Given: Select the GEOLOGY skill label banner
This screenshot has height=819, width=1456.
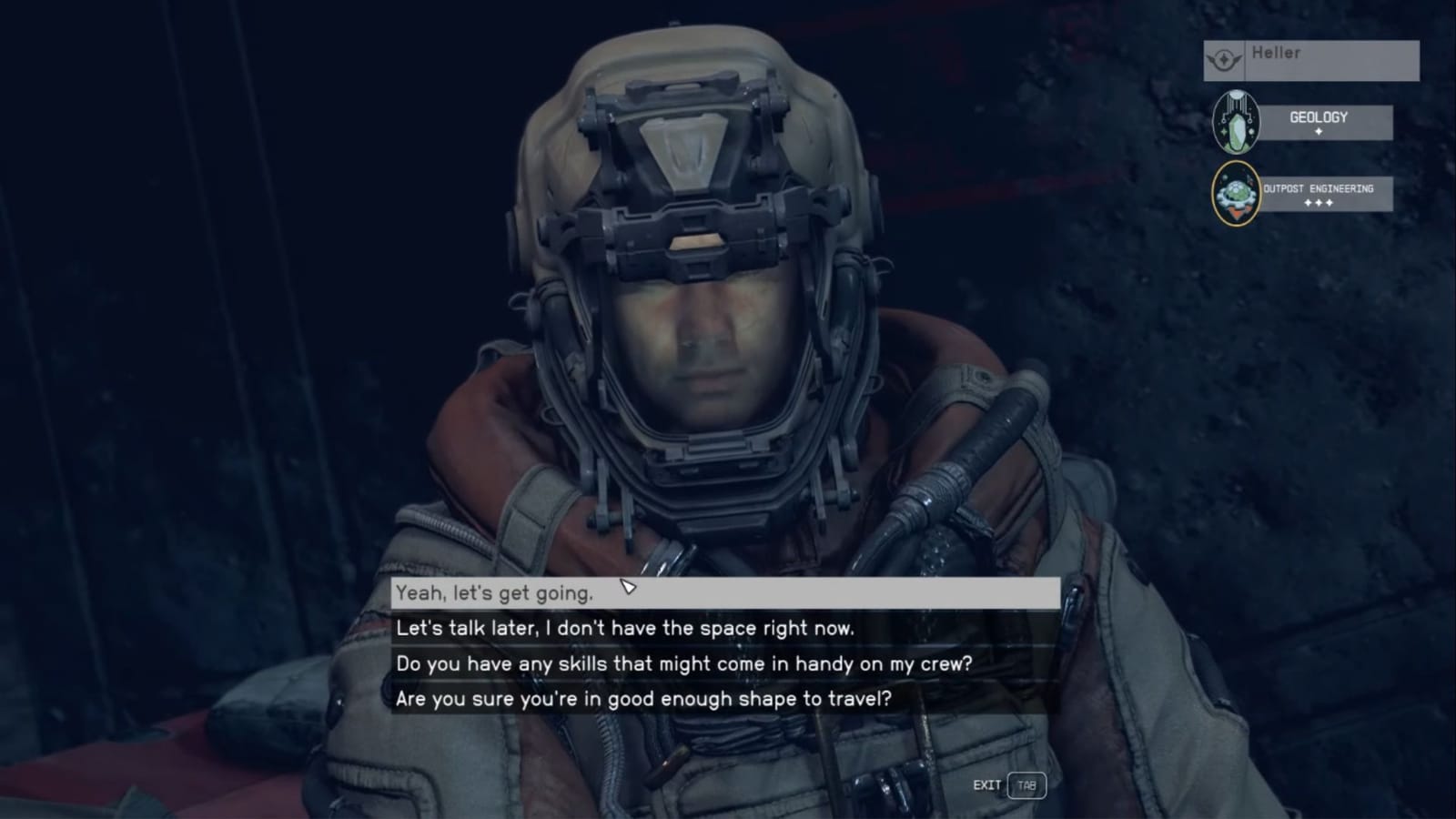Looking at the screenshot, I should click(1318, 117).
